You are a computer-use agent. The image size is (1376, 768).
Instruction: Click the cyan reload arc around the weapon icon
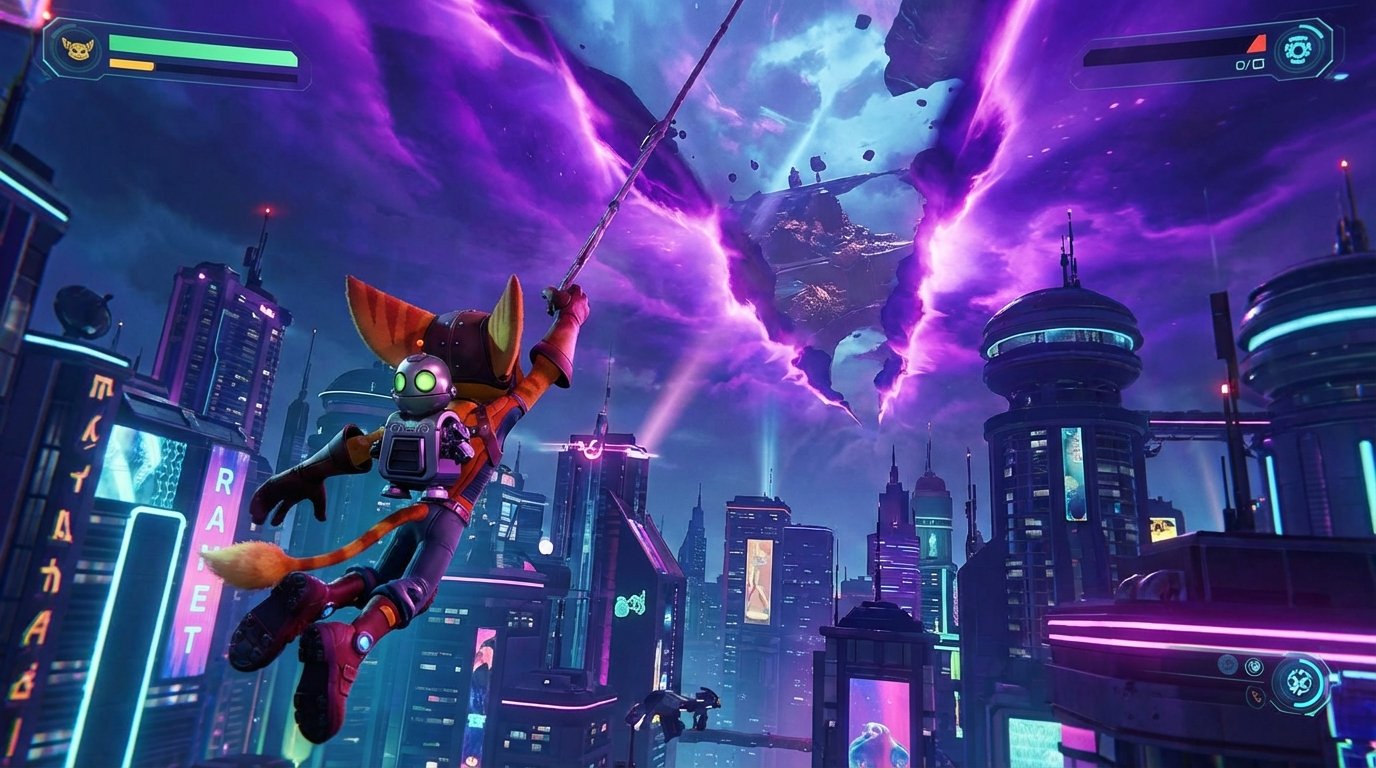(1312, 29)
